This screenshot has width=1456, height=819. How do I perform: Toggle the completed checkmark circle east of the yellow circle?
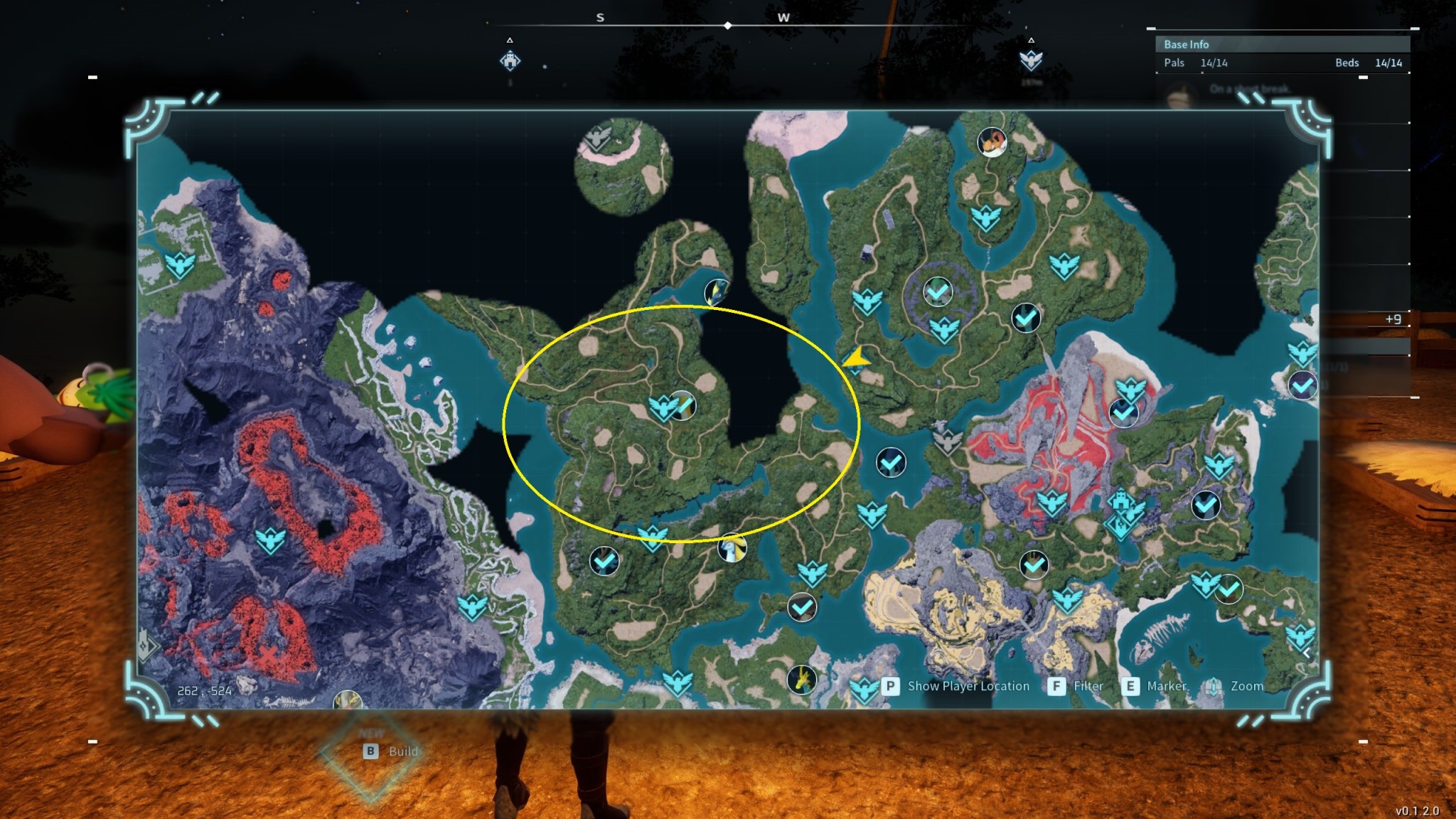coord(890,464)
